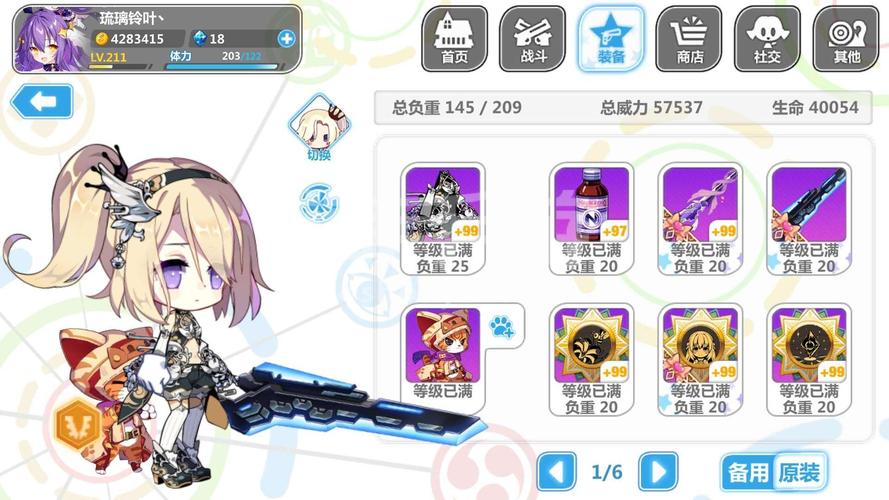Open the 商店 shop tab

(x=689, y=38)
